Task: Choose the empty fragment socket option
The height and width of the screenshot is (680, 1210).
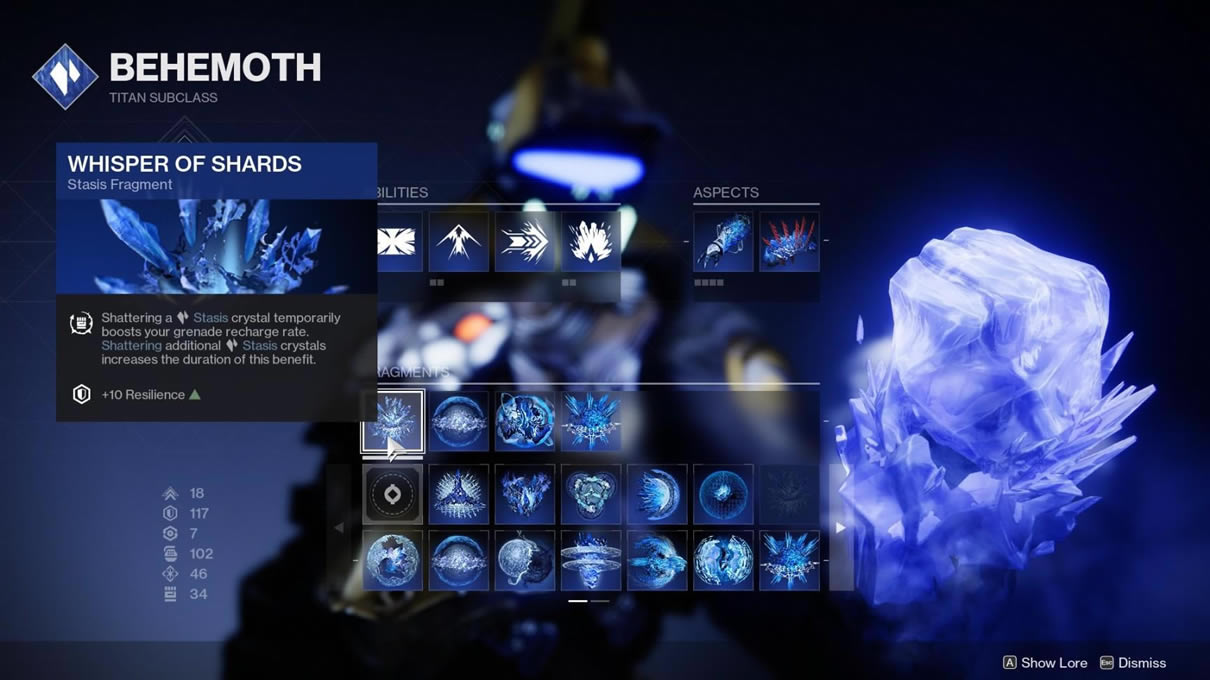Action: [x=392, y=494]
